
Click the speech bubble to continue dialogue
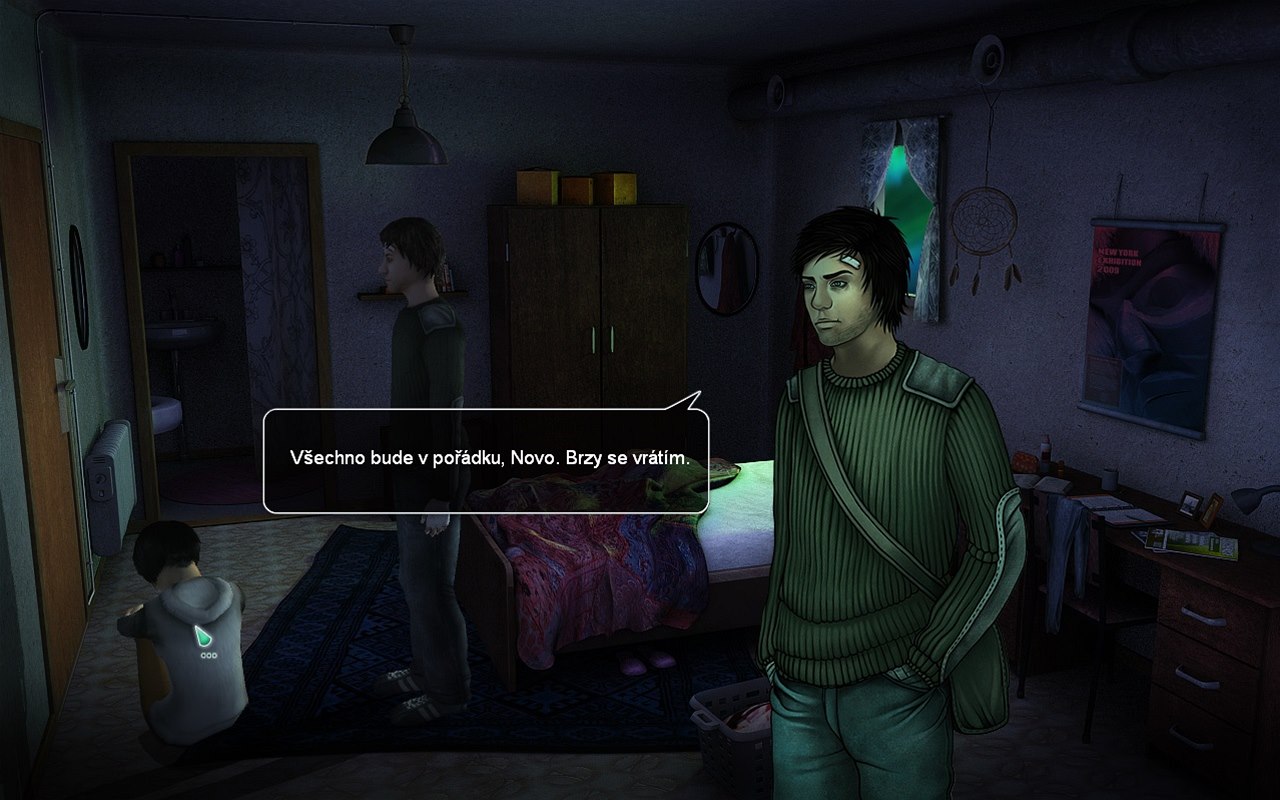[x=486, y=460]
